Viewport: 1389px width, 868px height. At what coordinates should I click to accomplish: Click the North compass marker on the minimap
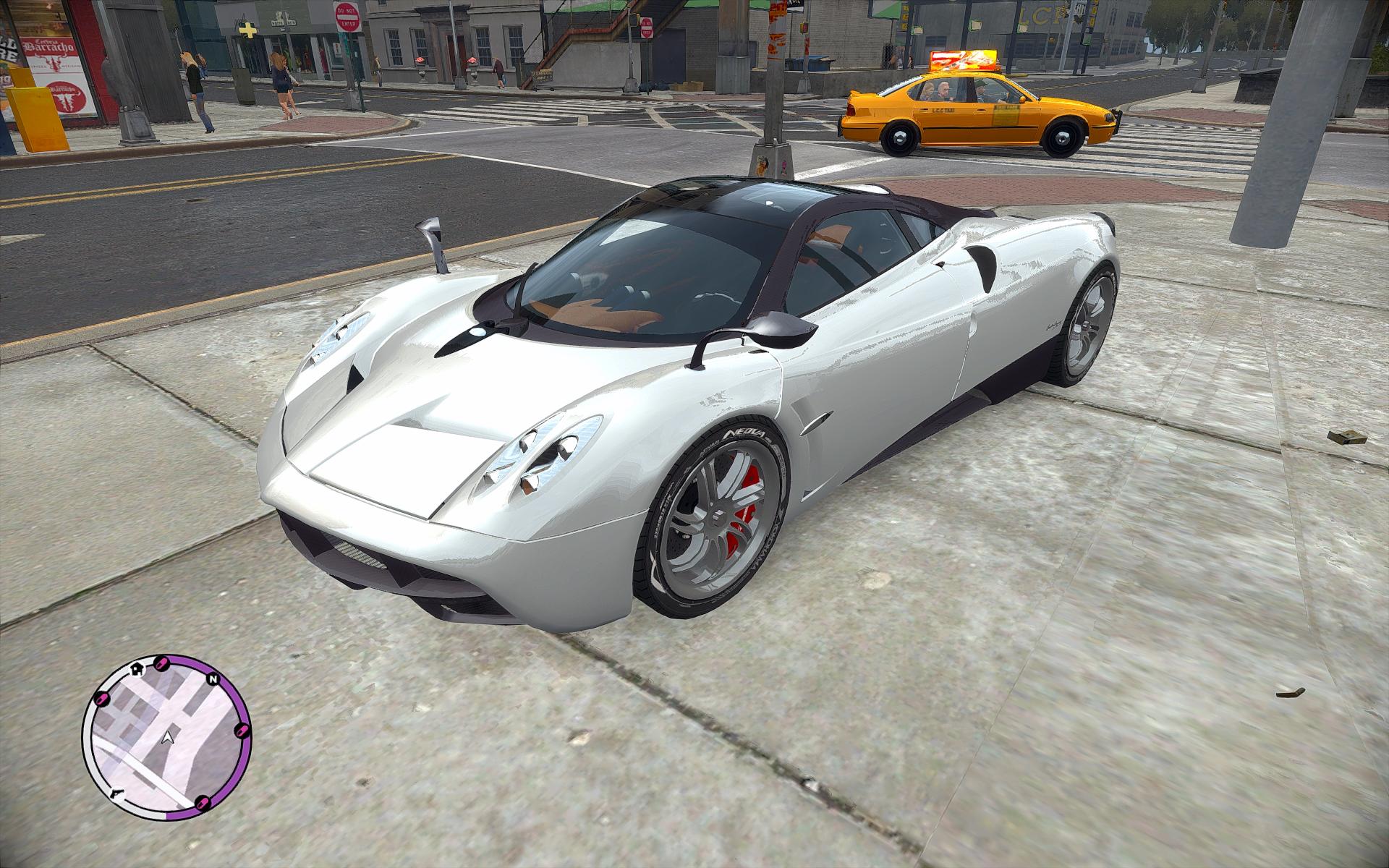tap(213, 680)
